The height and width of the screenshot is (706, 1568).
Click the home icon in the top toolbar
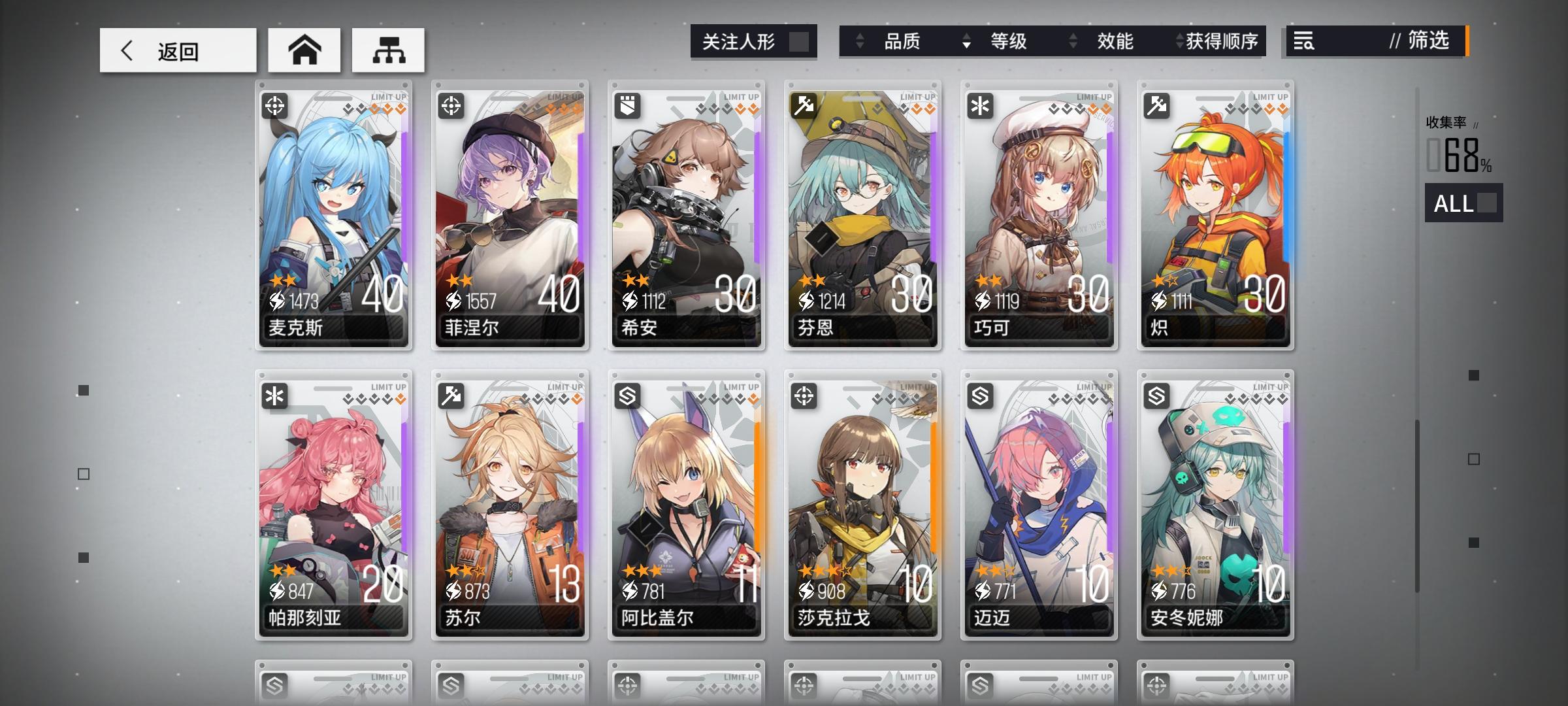(304, 49)
